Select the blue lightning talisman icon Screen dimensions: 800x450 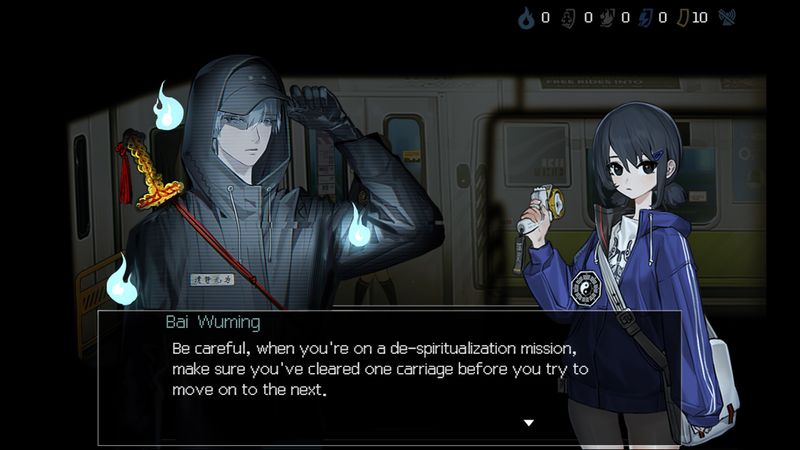[643, 17]
